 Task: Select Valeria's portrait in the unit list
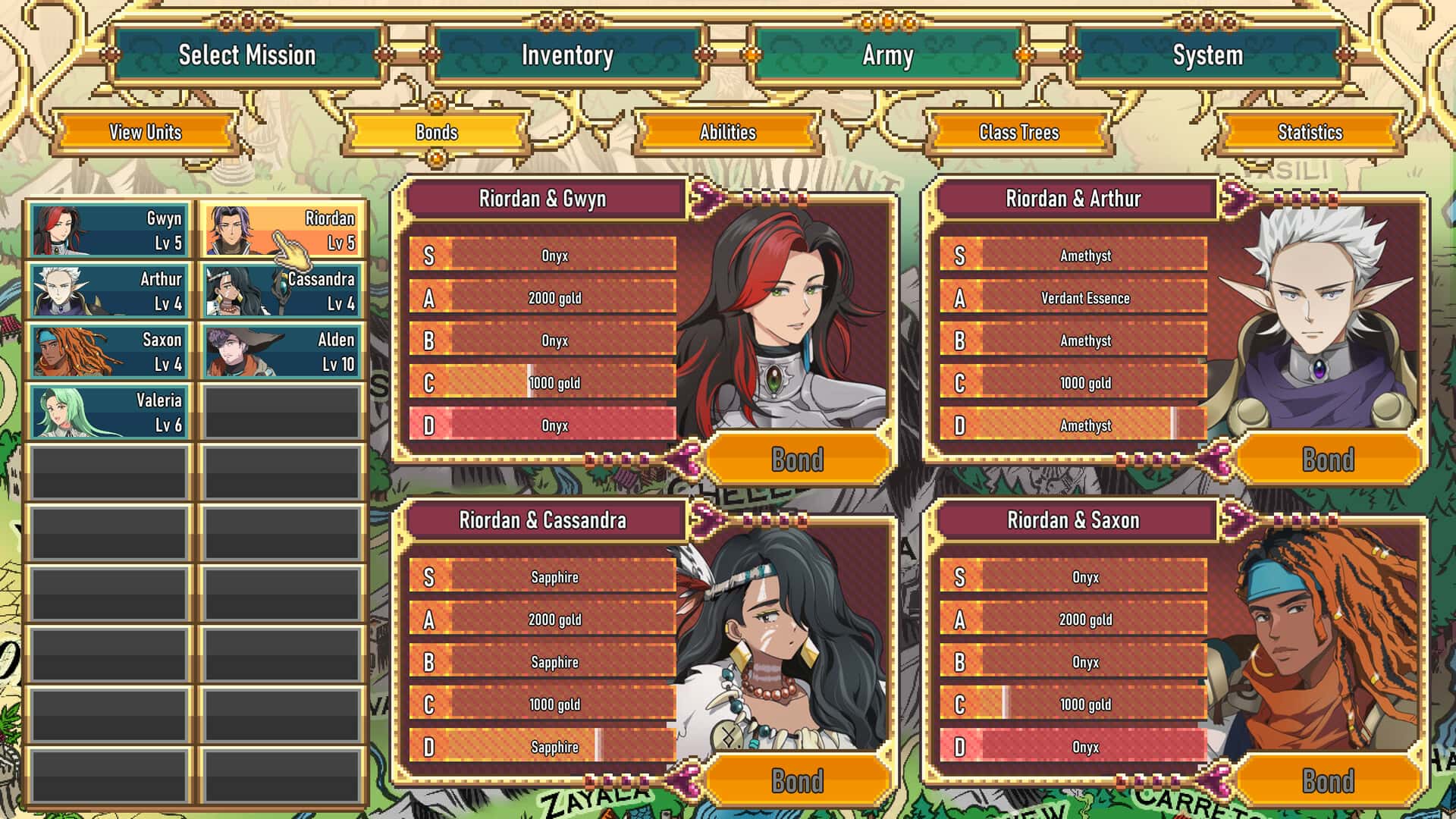pos(108,411)
